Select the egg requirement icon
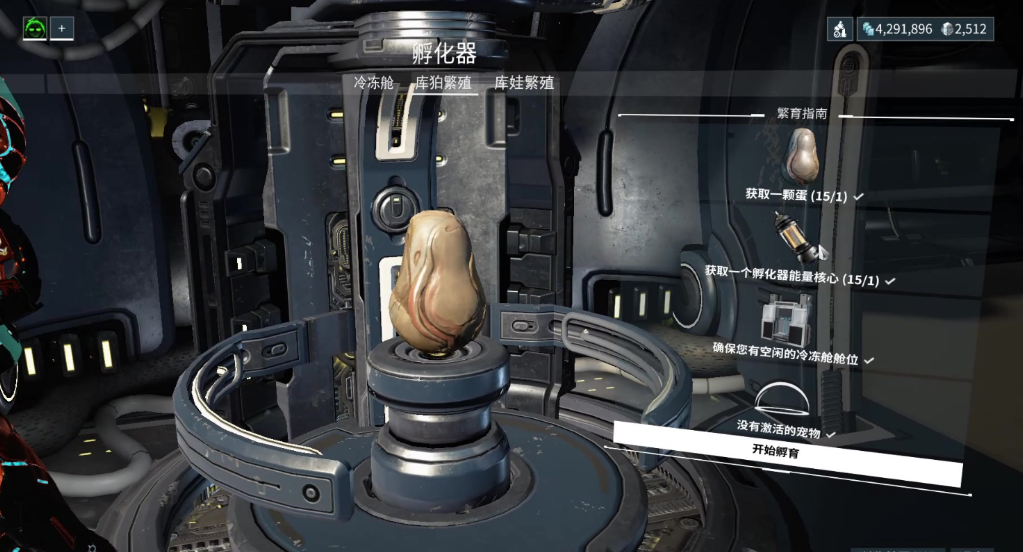The height and width of the screenshot is (552, 1023). pyautogui.click(x=806, y=154)
